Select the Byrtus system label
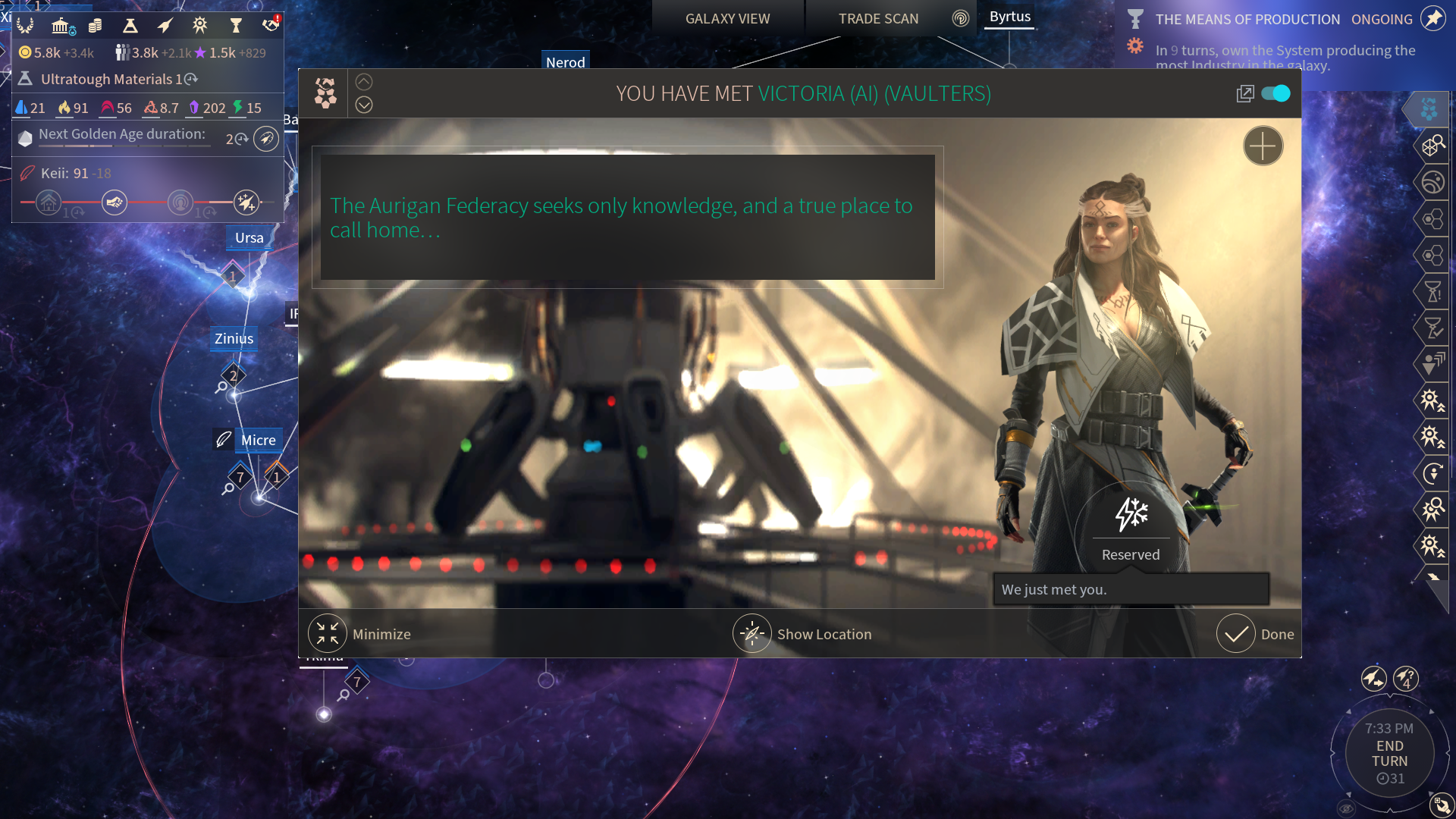Screen dimensions: 1456x819 pyautogui.click(x=1009, y=17)
